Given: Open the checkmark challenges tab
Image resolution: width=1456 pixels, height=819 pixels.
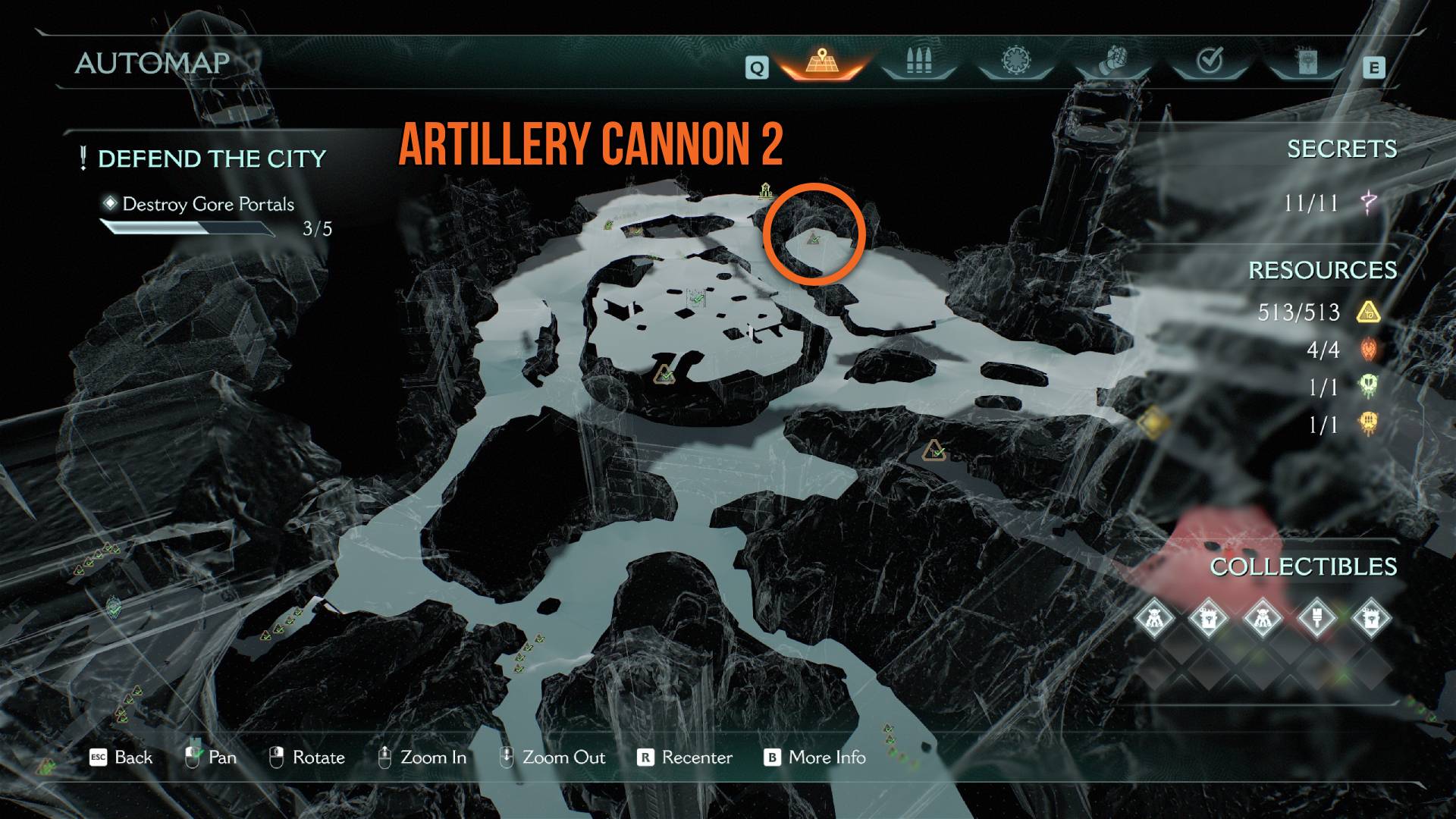Looking at the screenshot, I should [x=1210, y=61].
